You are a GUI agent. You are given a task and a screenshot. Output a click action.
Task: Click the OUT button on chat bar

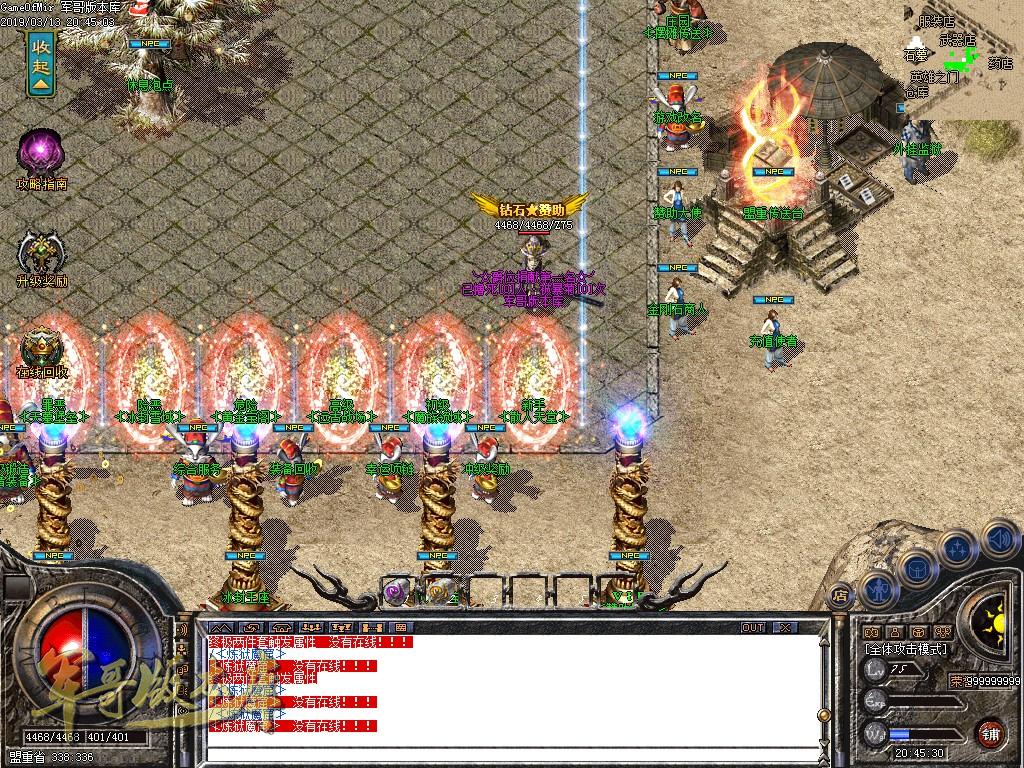coord(752,627)
